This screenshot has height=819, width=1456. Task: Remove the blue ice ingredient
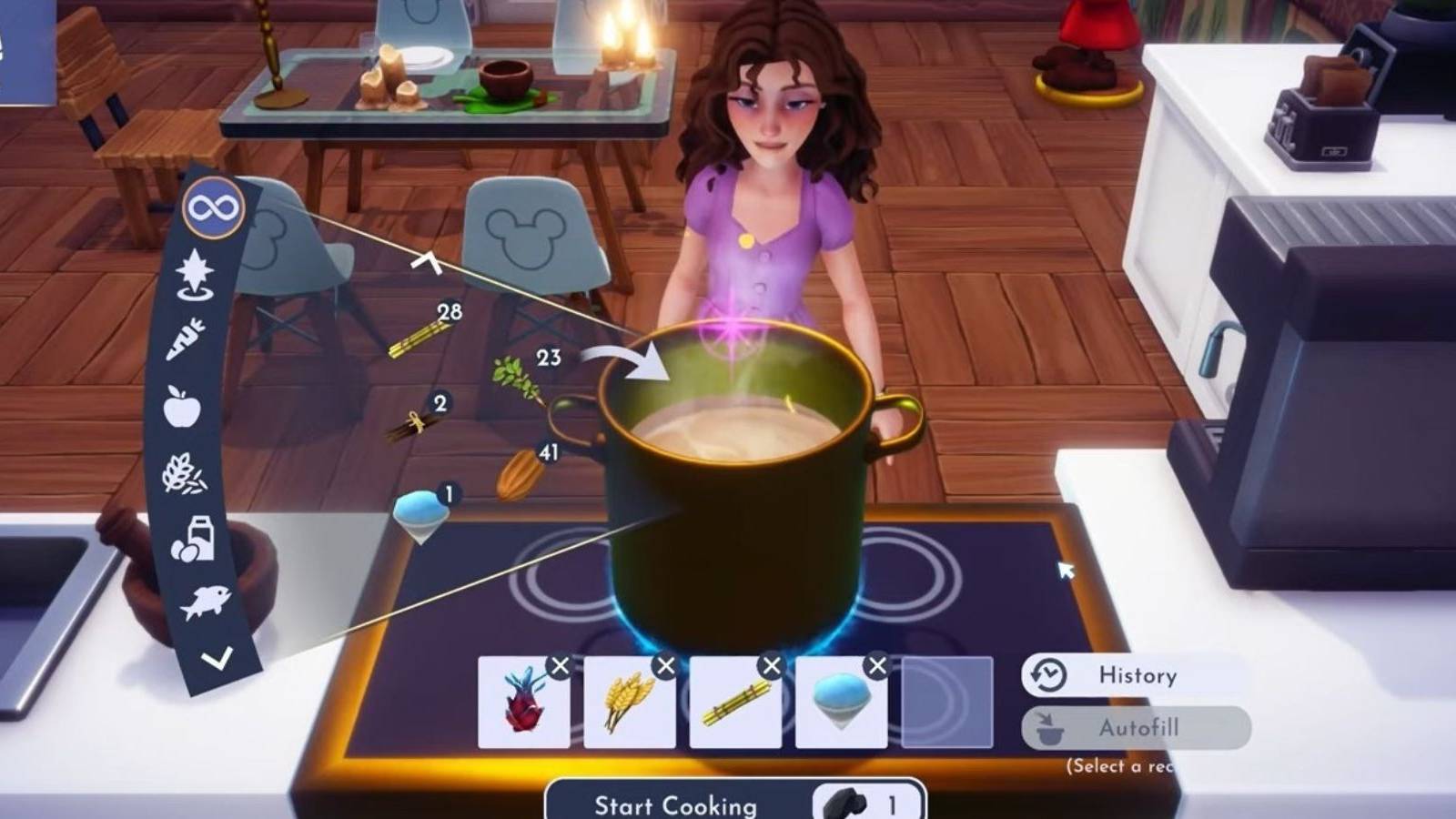[876, 665]
